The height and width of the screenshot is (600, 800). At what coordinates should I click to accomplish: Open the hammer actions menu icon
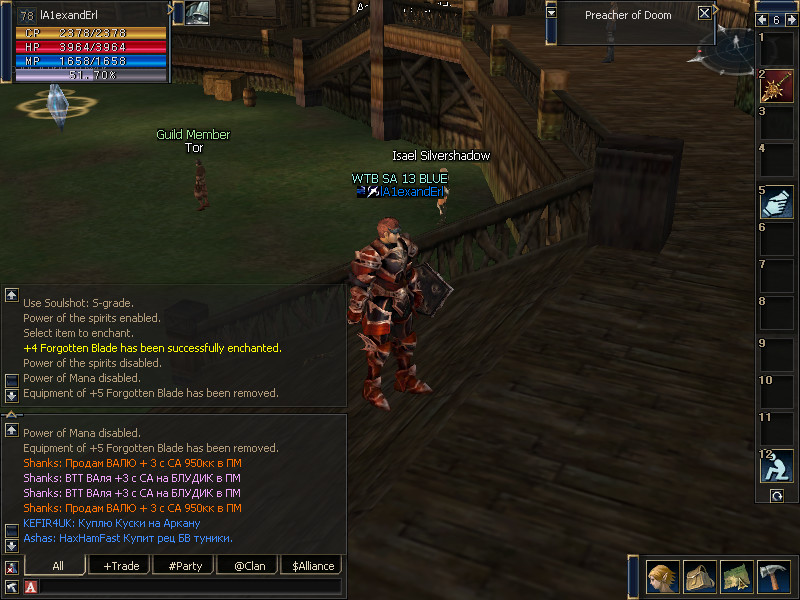point(775,577)
